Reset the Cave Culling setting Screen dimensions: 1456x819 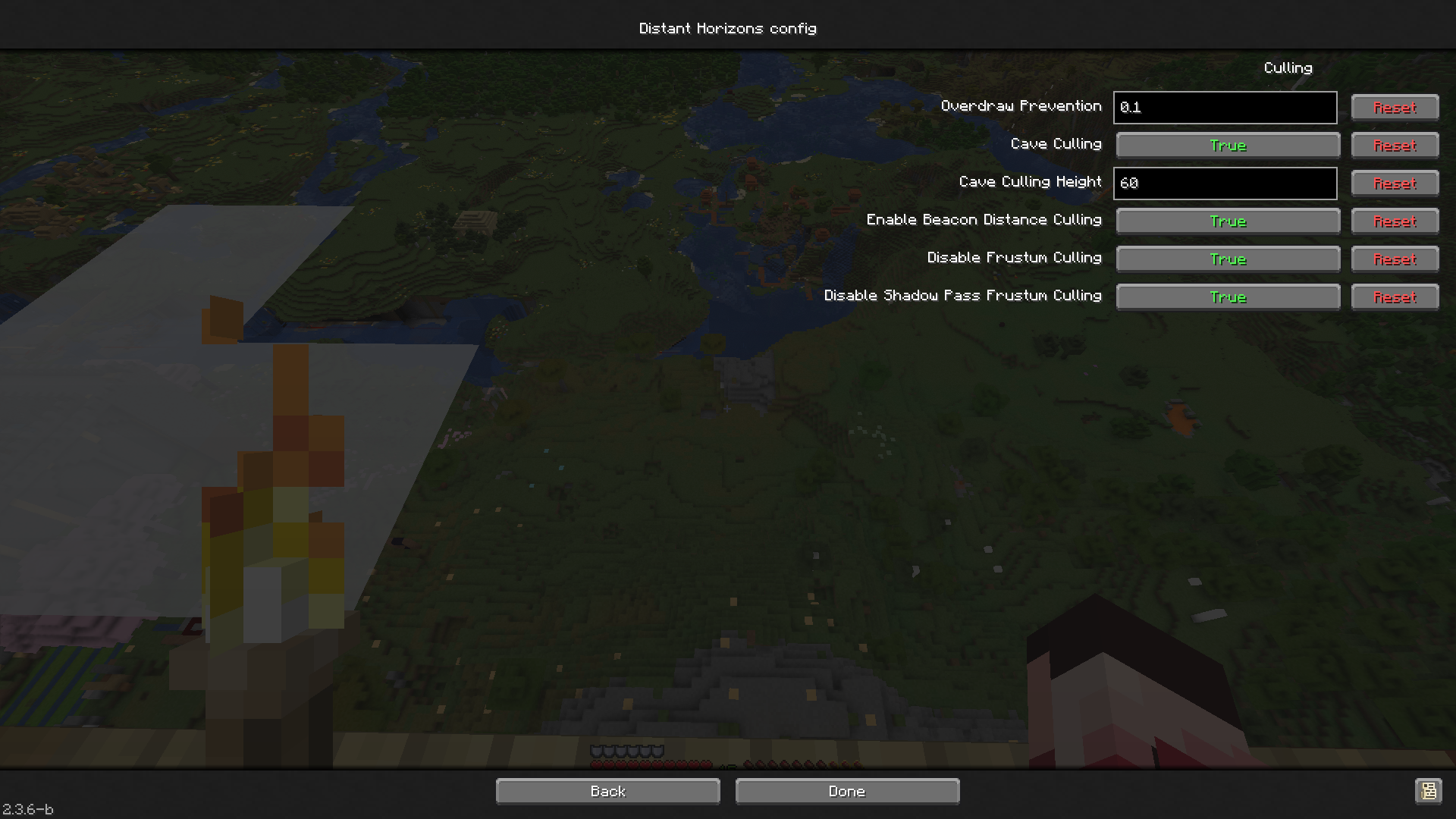tap(1395, 145)
